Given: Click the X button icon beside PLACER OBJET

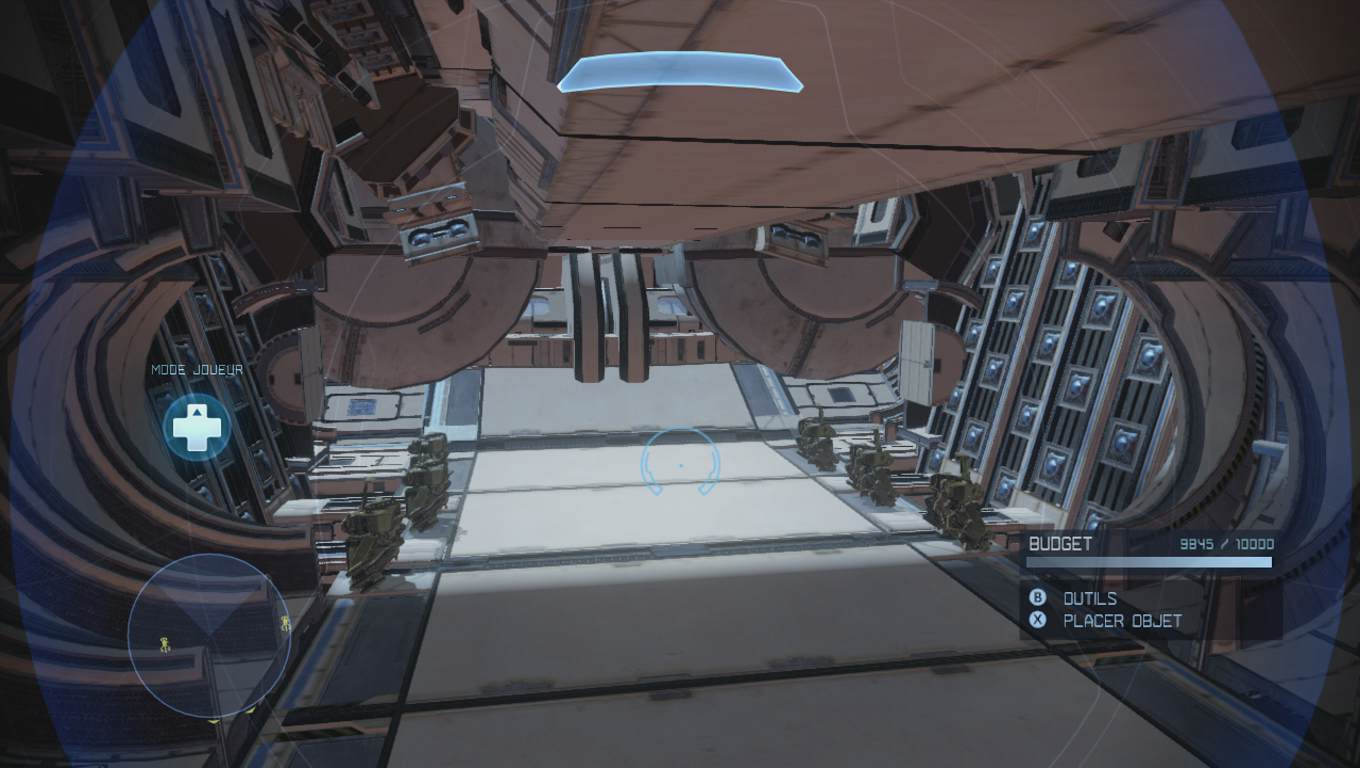Looking at the screenshot, I should 1040,620.
